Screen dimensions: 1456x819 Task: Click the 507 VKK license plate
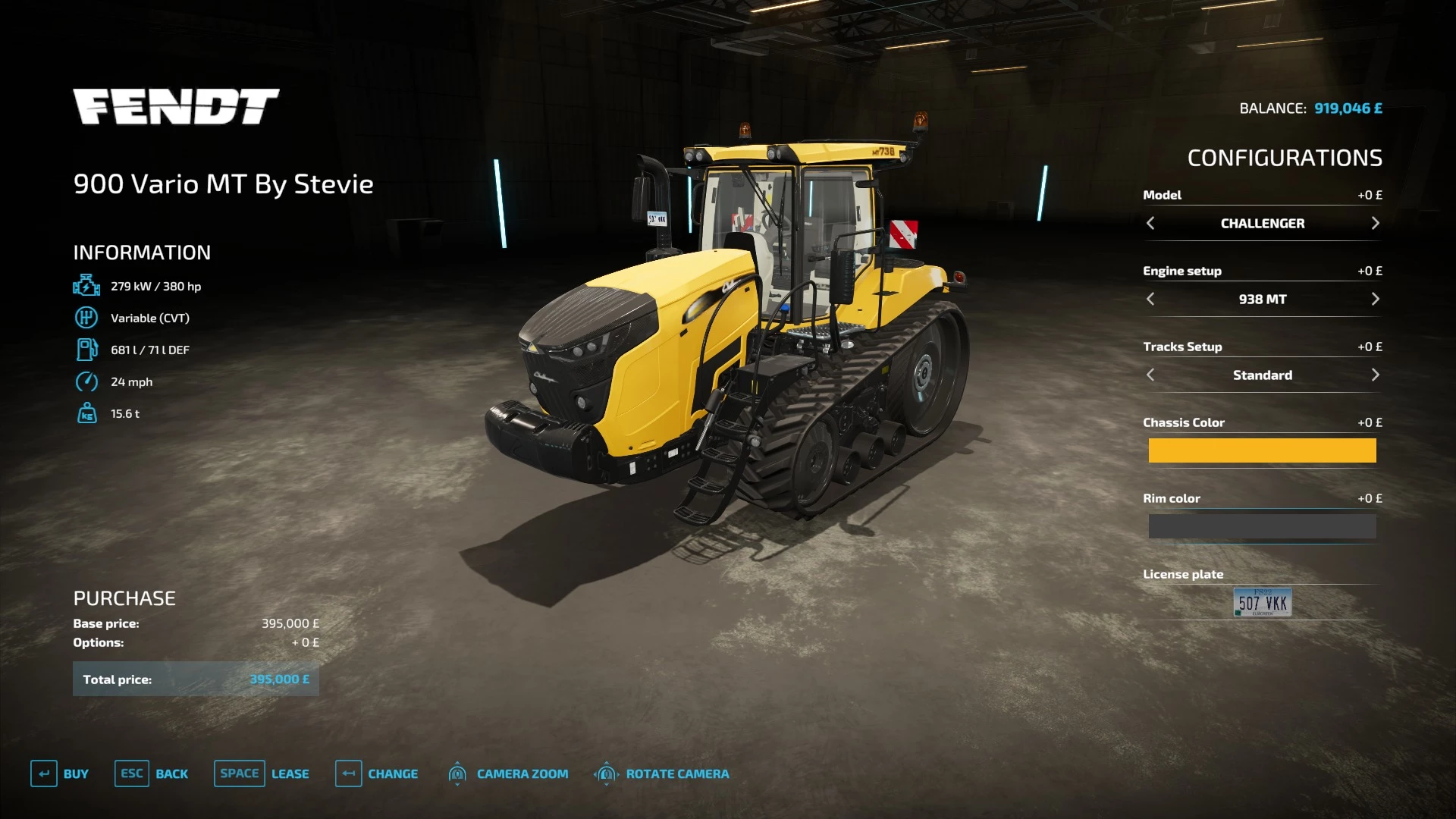(1262, 602)
